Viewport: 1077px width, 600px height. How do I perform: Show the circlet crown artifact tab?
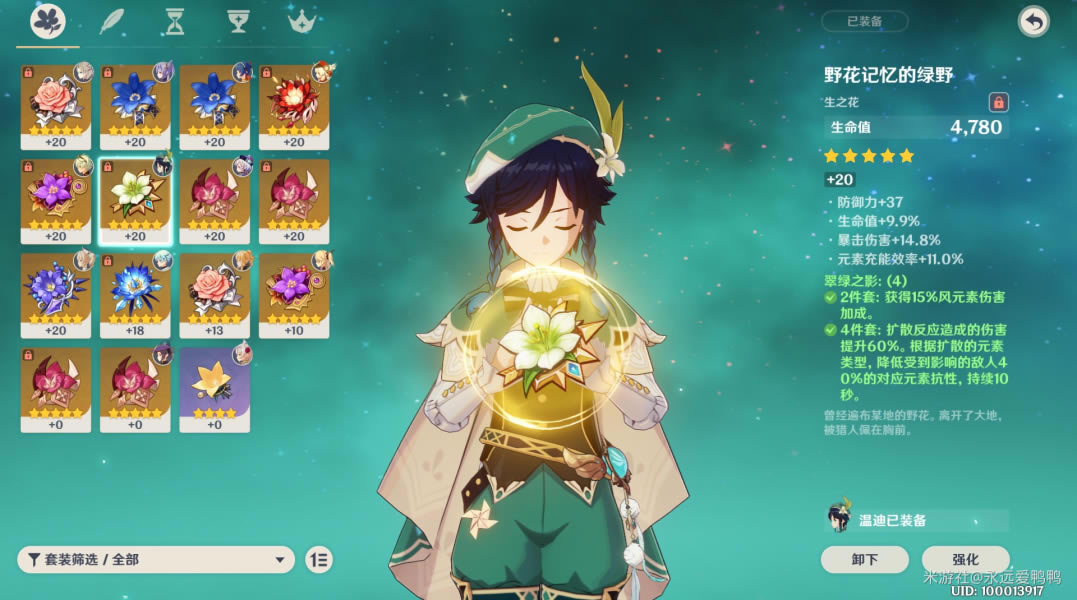(x=301, y=22)
